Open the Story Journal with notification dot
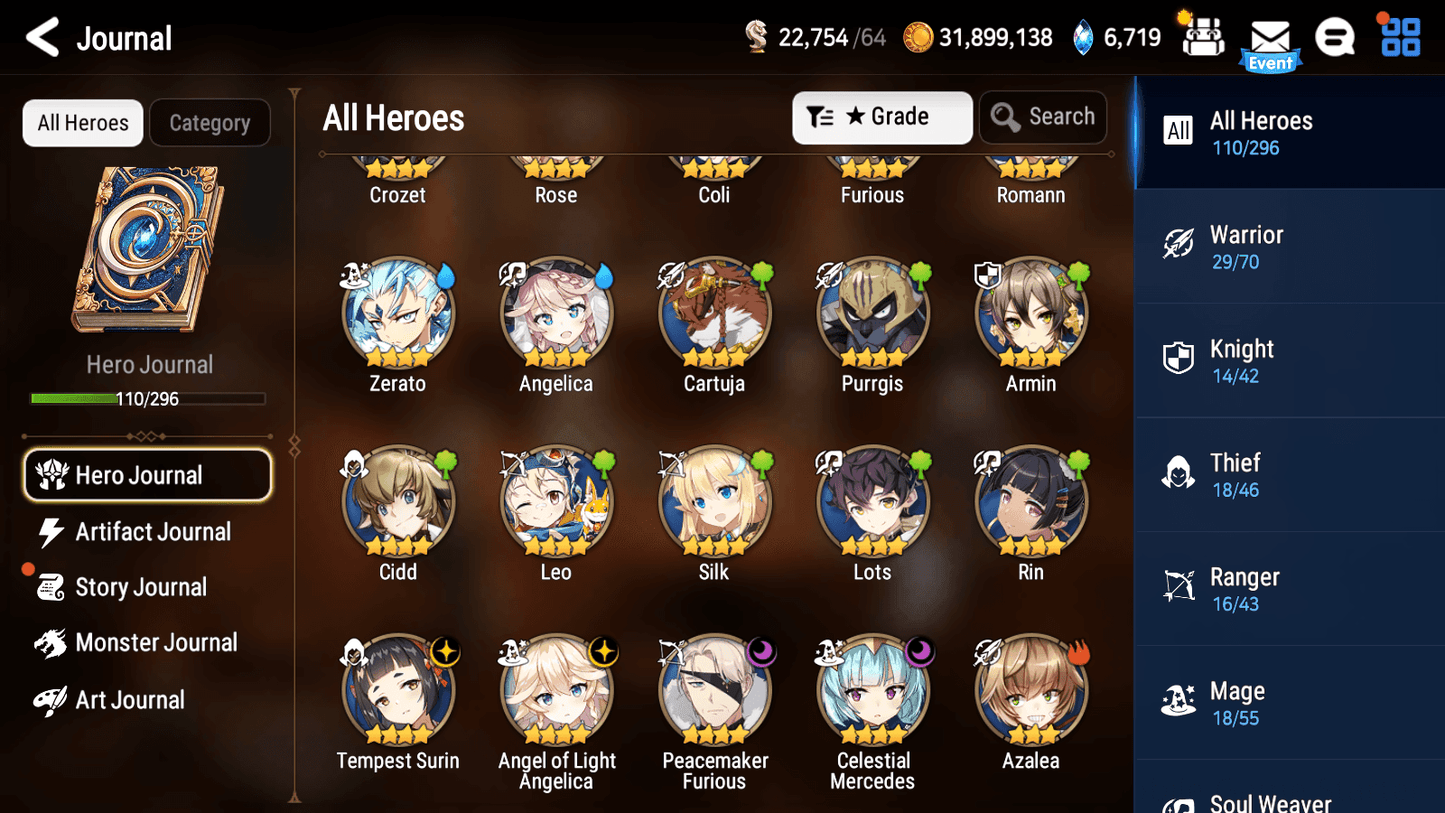The width and height of the screenshot is (1445, 813). click(141, 587)
